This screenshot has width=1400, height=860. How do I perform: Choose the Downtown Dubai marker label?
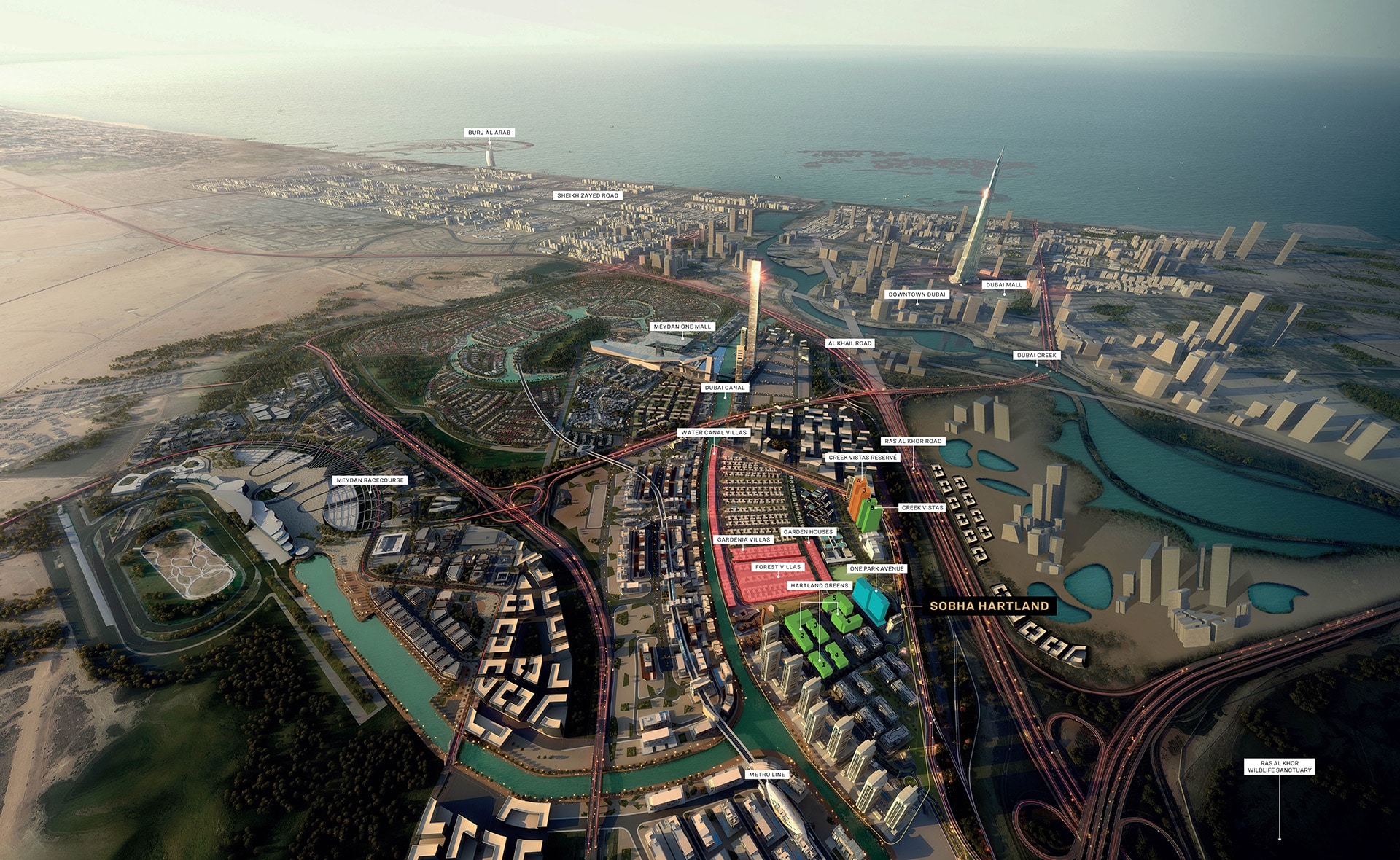point(917,294)
